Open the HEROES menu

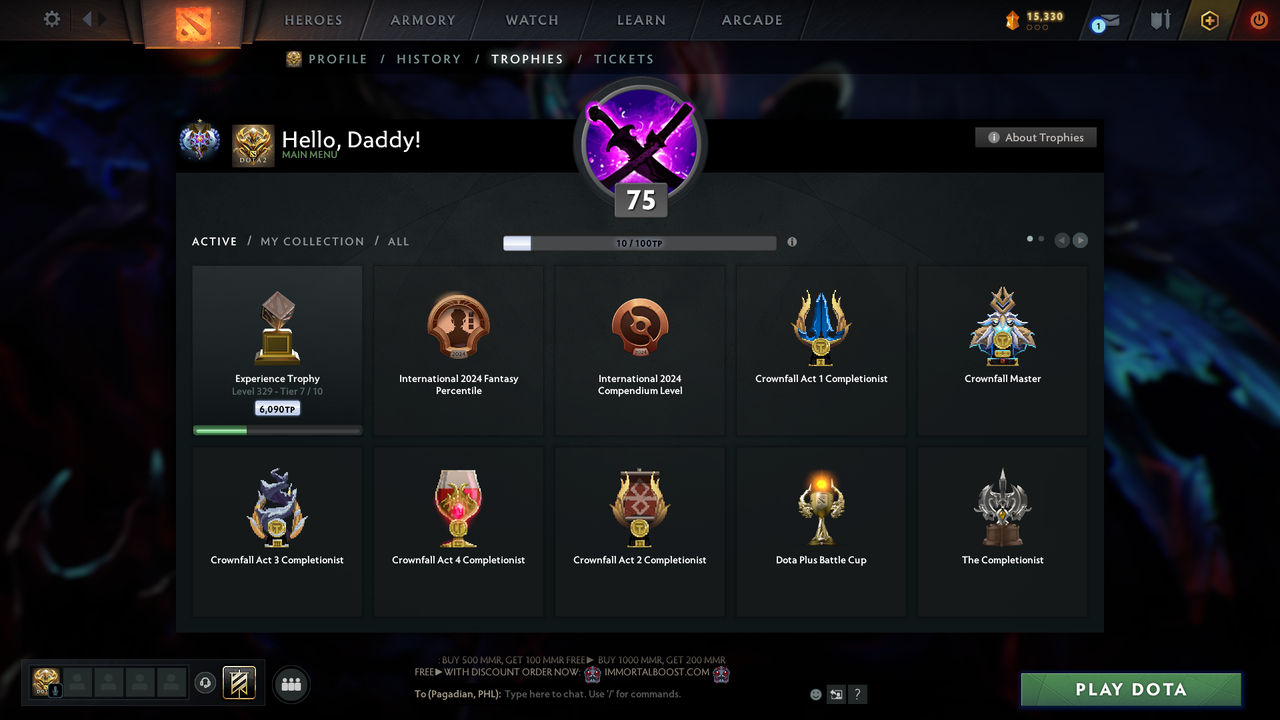(x=313, y=19)
